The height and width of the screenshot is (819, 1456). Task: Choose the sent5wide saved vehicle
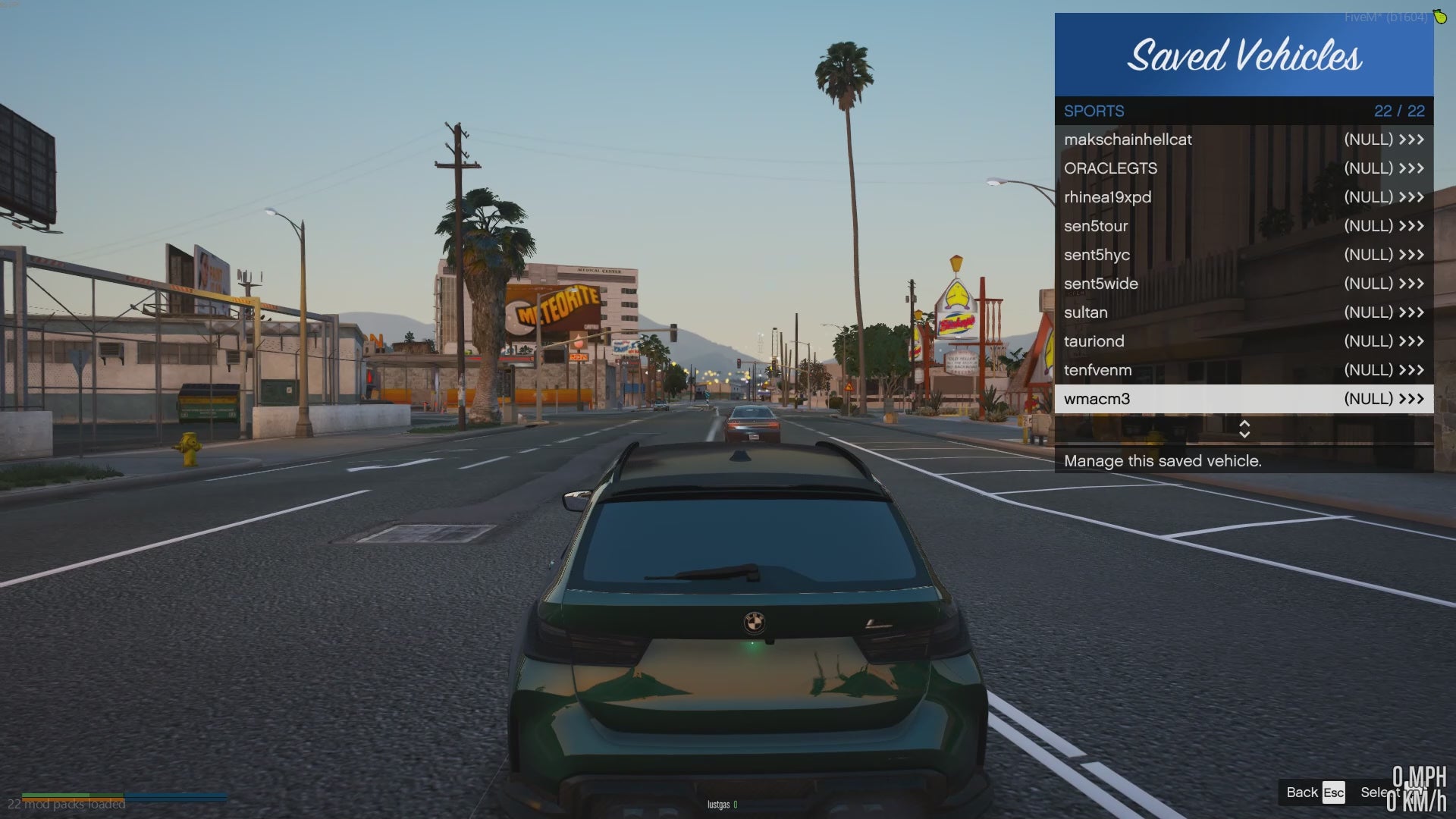click(x=1244, y=284)
